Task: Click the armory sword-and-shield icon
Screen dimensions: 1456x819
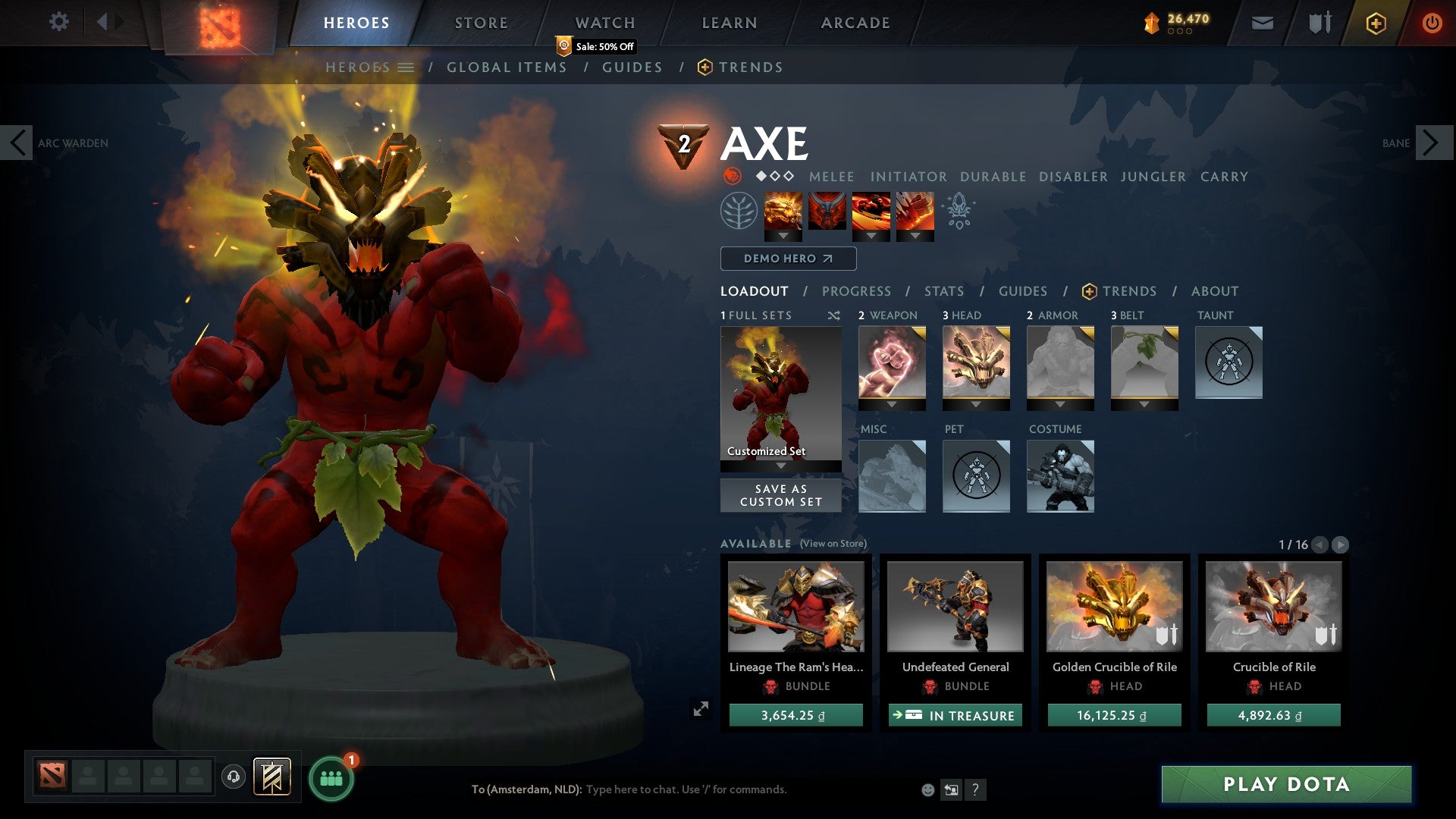Action: 1318,22
